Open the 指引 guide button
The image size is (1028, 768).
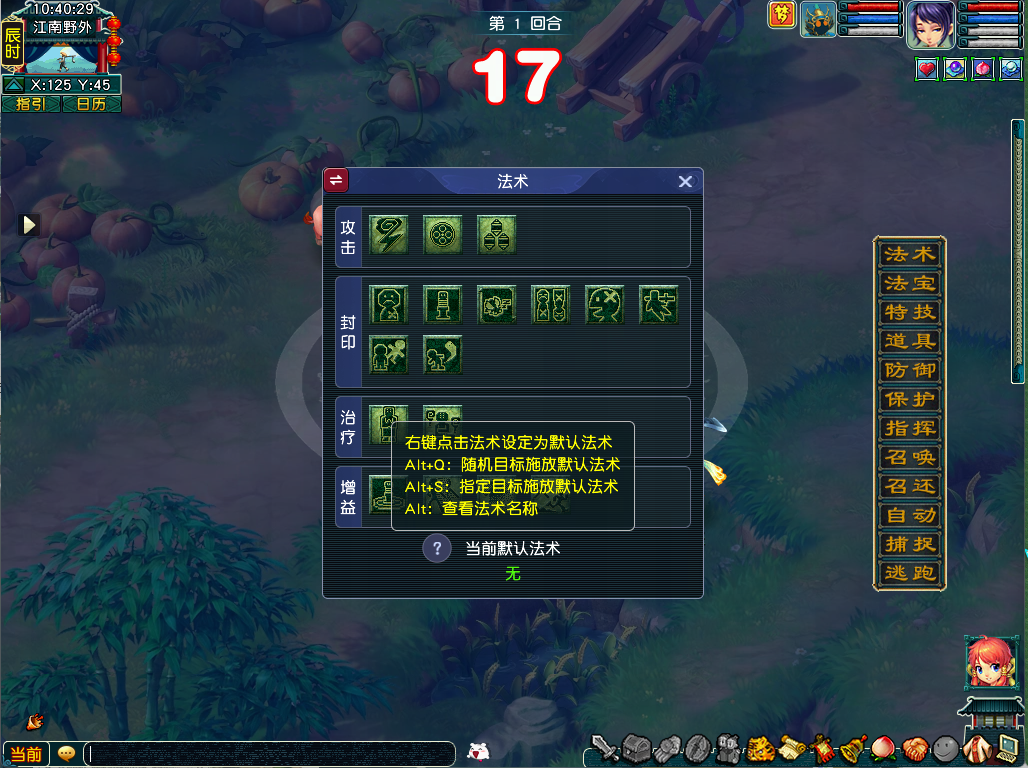[x=30, y=104]
